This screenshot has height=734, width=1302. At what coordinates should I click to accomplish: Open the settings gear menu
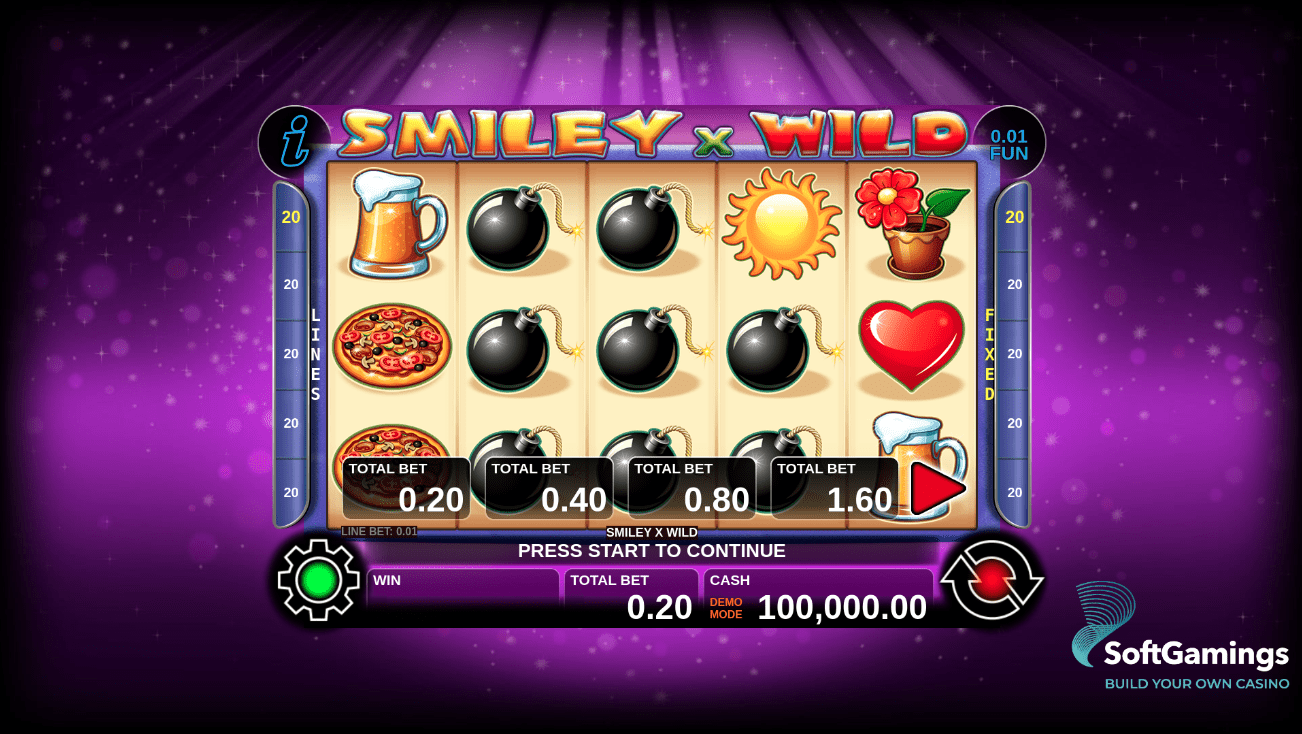(x=317, y=578)
